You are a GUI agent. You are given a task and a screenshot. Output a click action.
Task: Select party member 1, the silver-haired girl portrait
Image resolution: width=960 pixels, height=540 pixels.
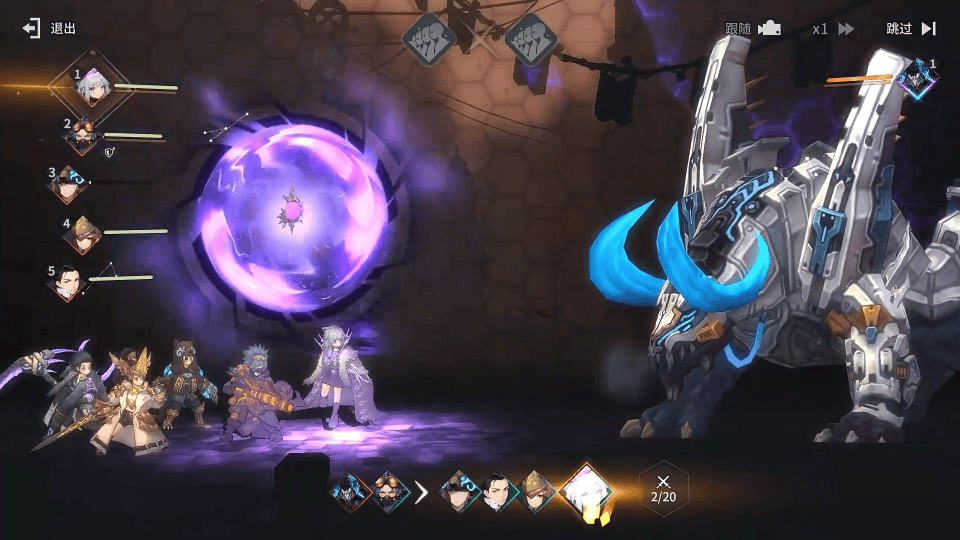pyautogui.click(x=93, y=88)
